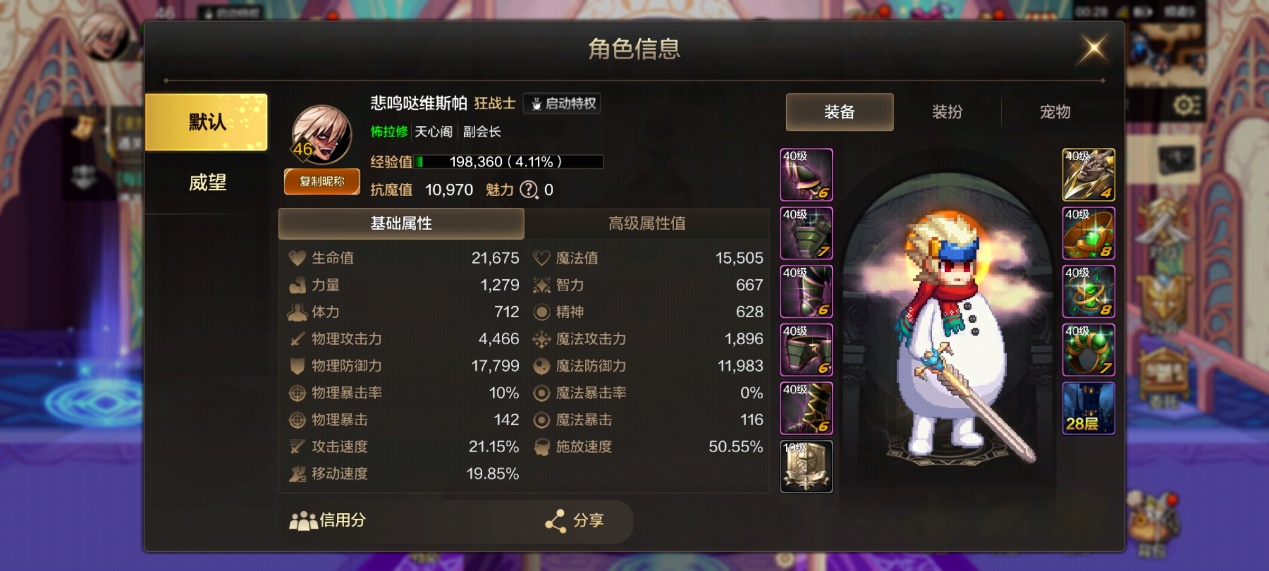1269x571 pixels.
Task: Switch to the 装扮 costume tab
Action: [947, 112]
